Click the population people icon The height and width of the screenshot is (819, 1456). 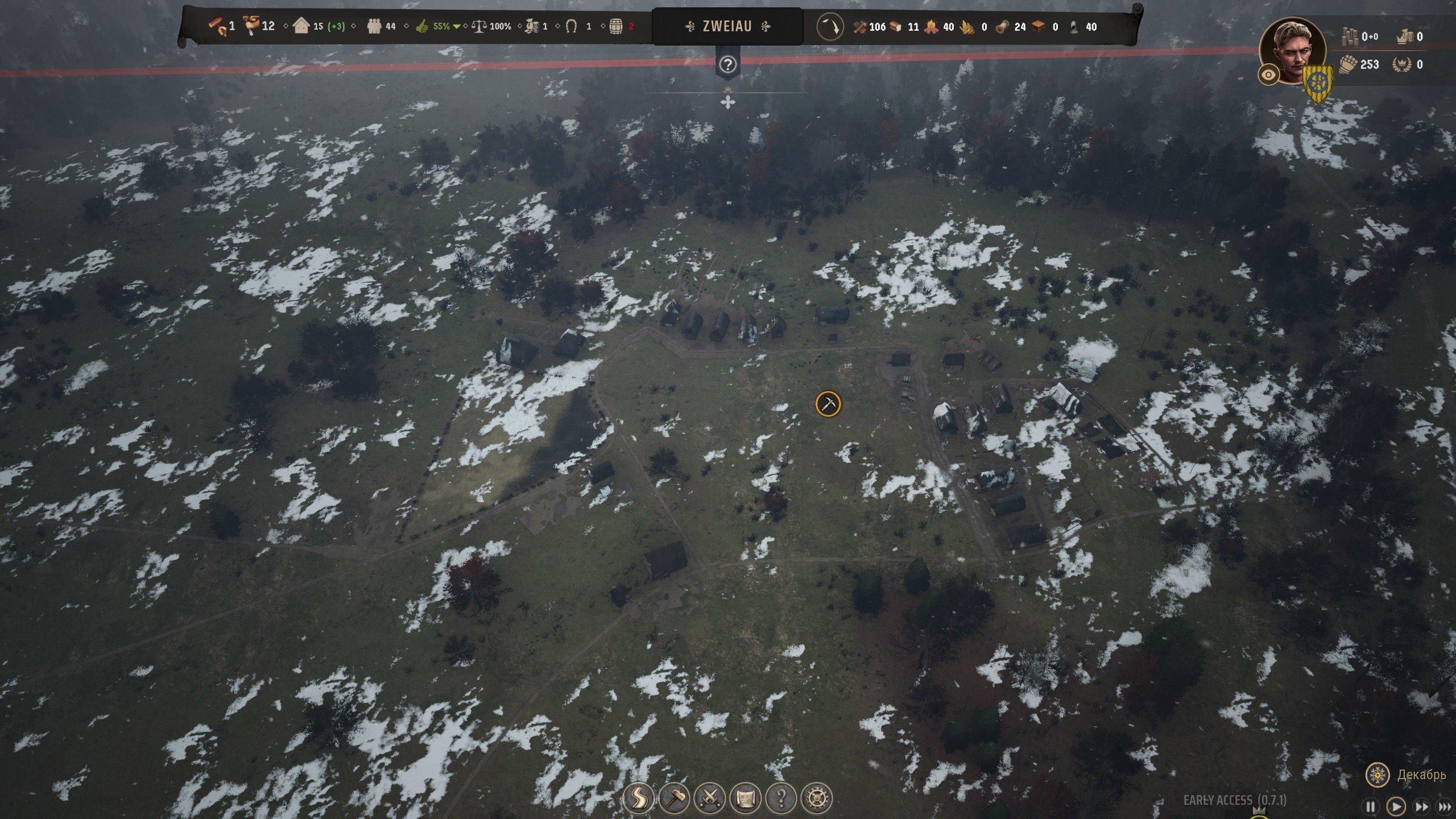pos(374,26)
